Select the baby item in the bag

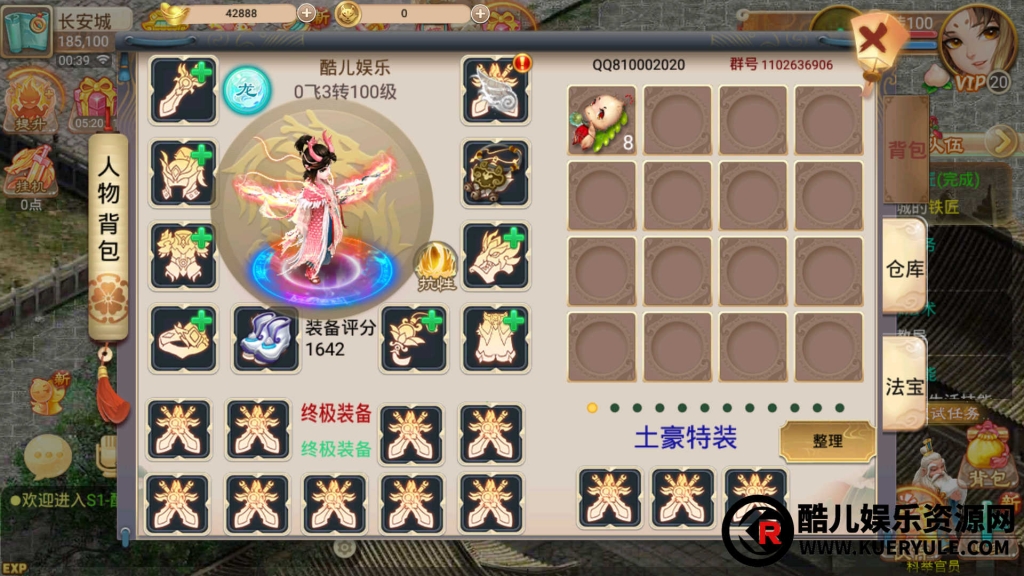click(x=602, y=120)
